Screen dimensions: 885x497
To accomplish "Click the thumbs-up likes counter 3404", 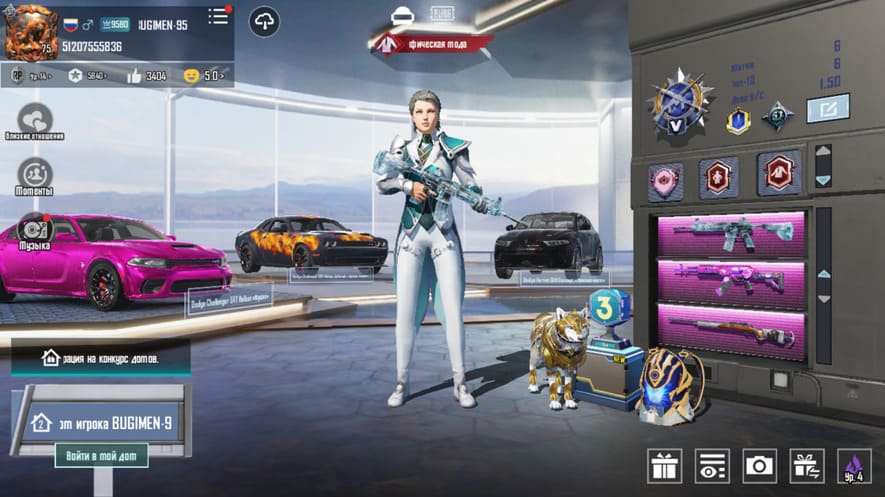I will pos(146,75).
